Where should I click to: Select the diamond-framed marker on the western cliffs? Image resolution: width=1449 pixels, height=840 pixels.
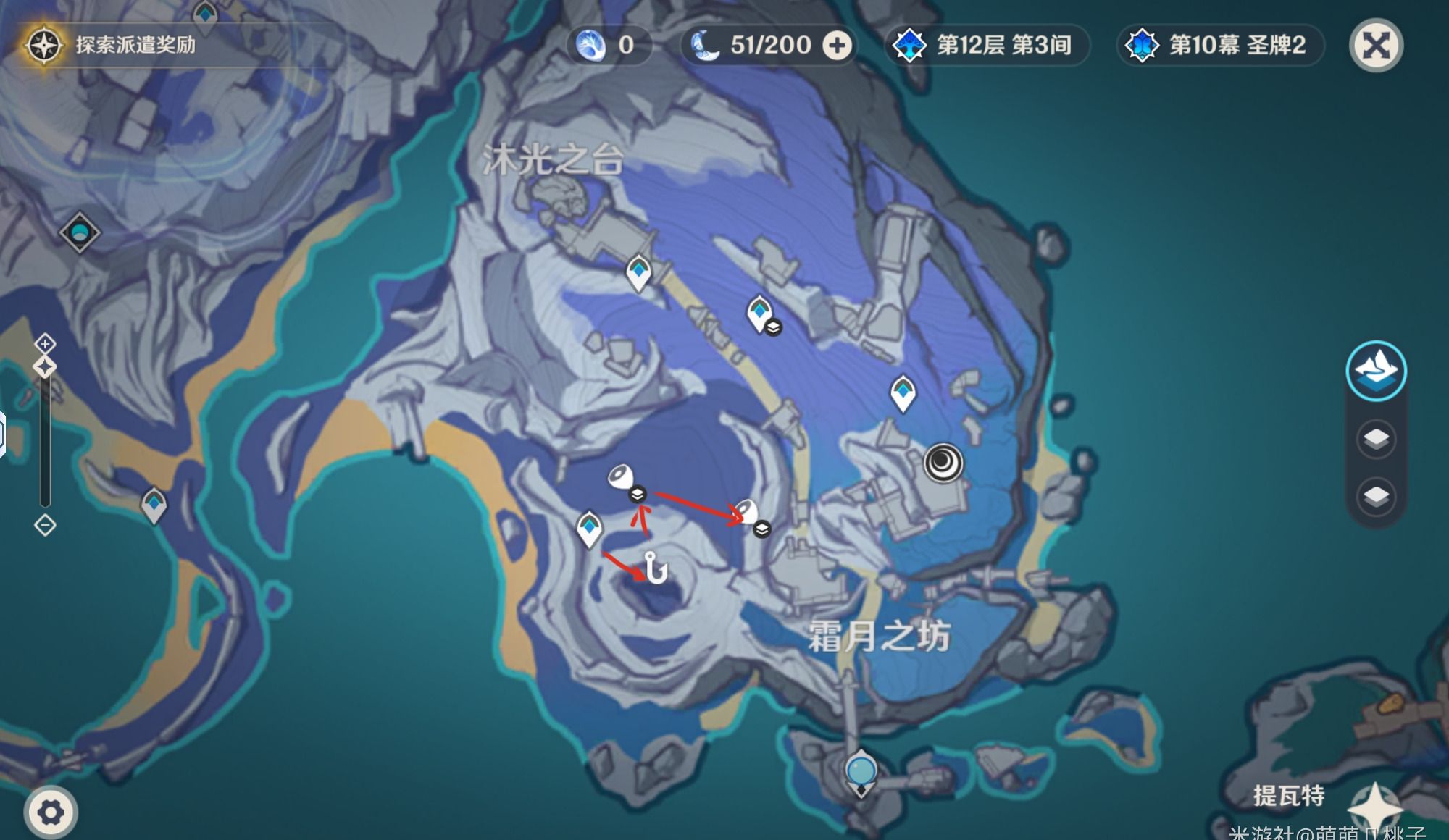click(79, 232)
